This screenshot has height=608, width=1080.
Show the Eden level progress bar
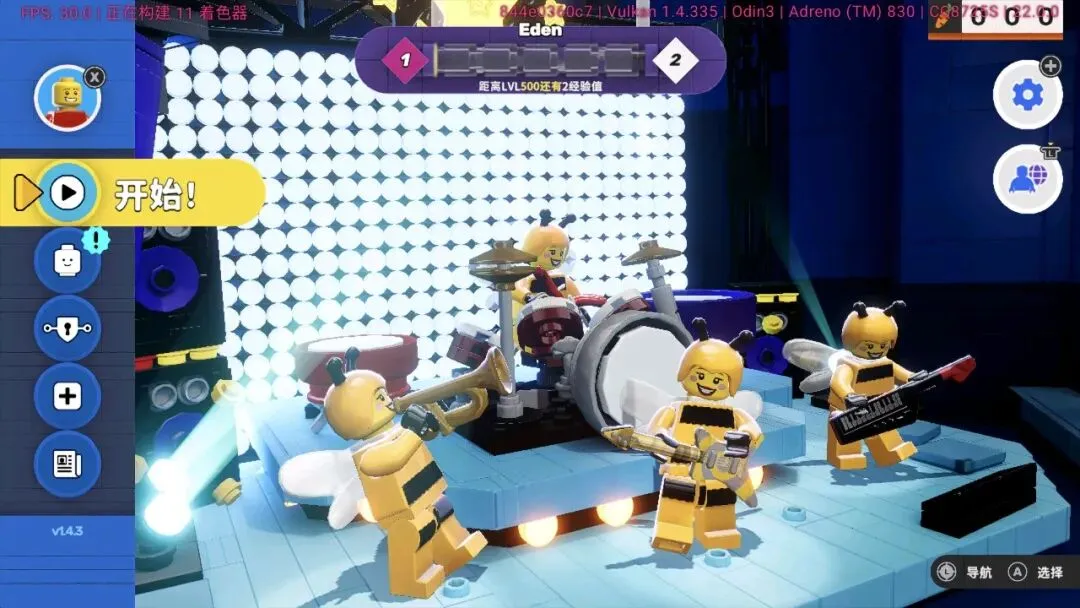(x=540, y=60)
